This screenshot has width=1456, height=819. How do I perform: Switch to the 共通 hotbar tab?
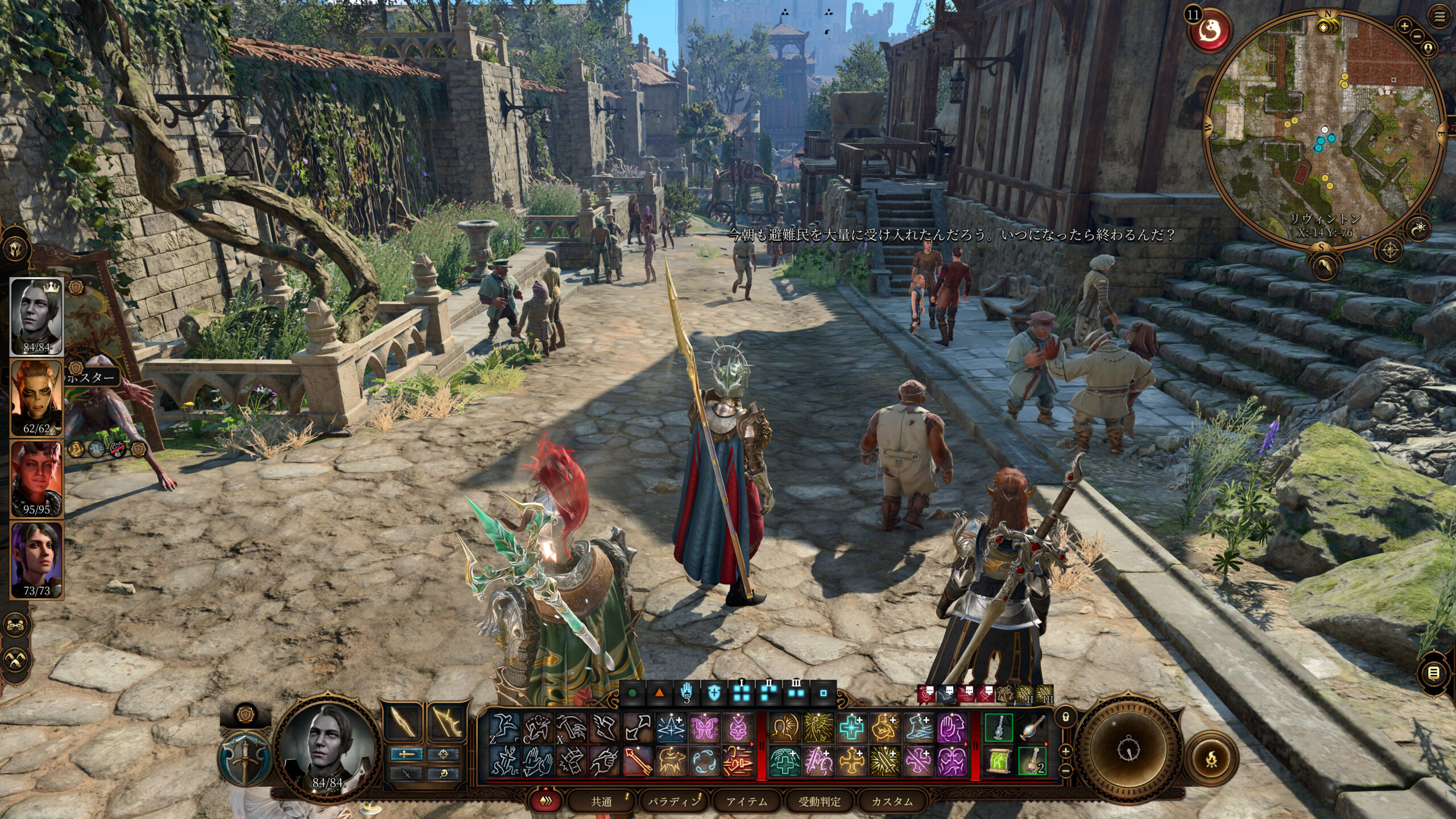(601, 801)
